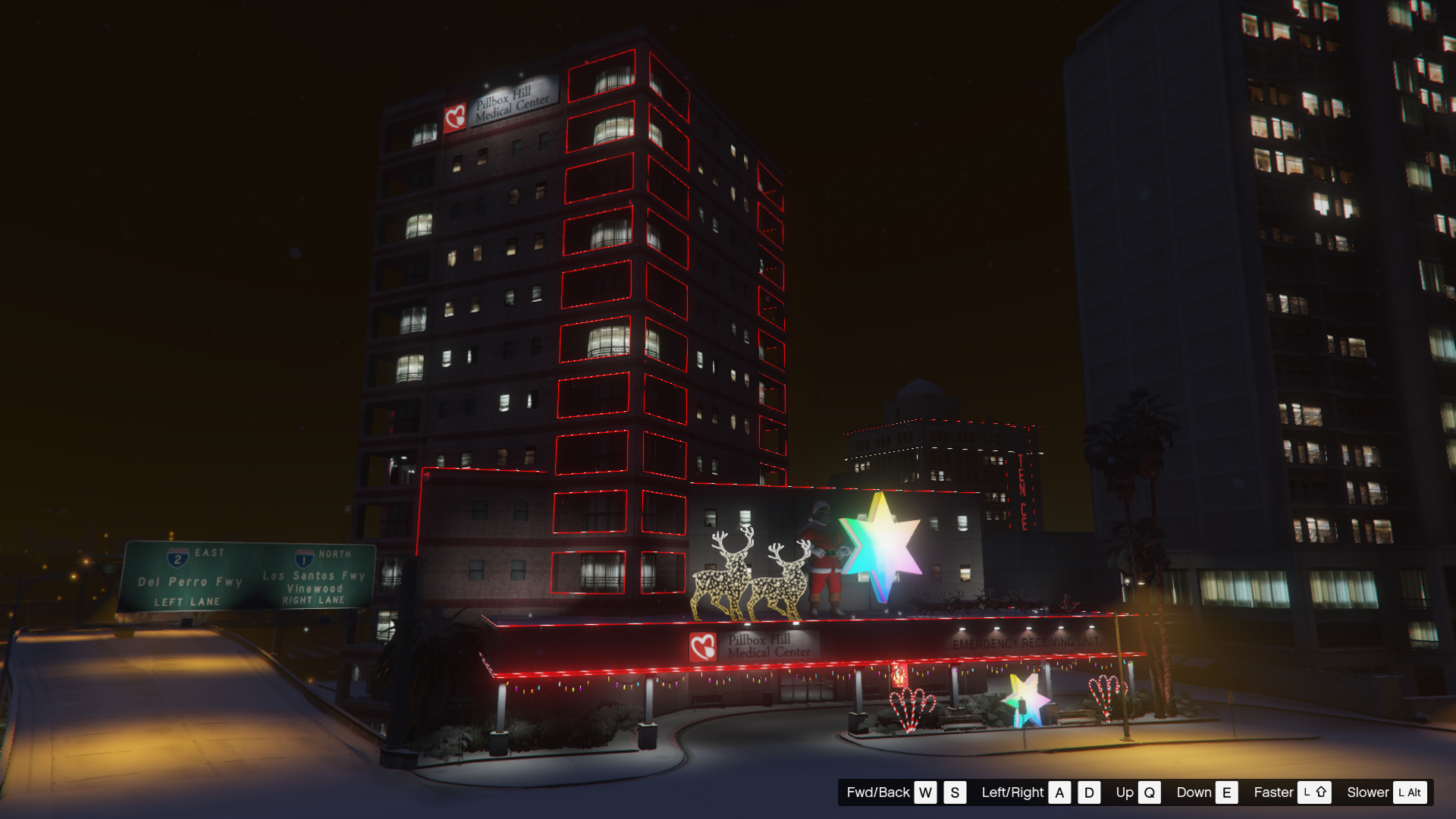The image size is (1456, 819).
Task: Expand the Faster control with L Shift
Action: (x=1316, y=792)
